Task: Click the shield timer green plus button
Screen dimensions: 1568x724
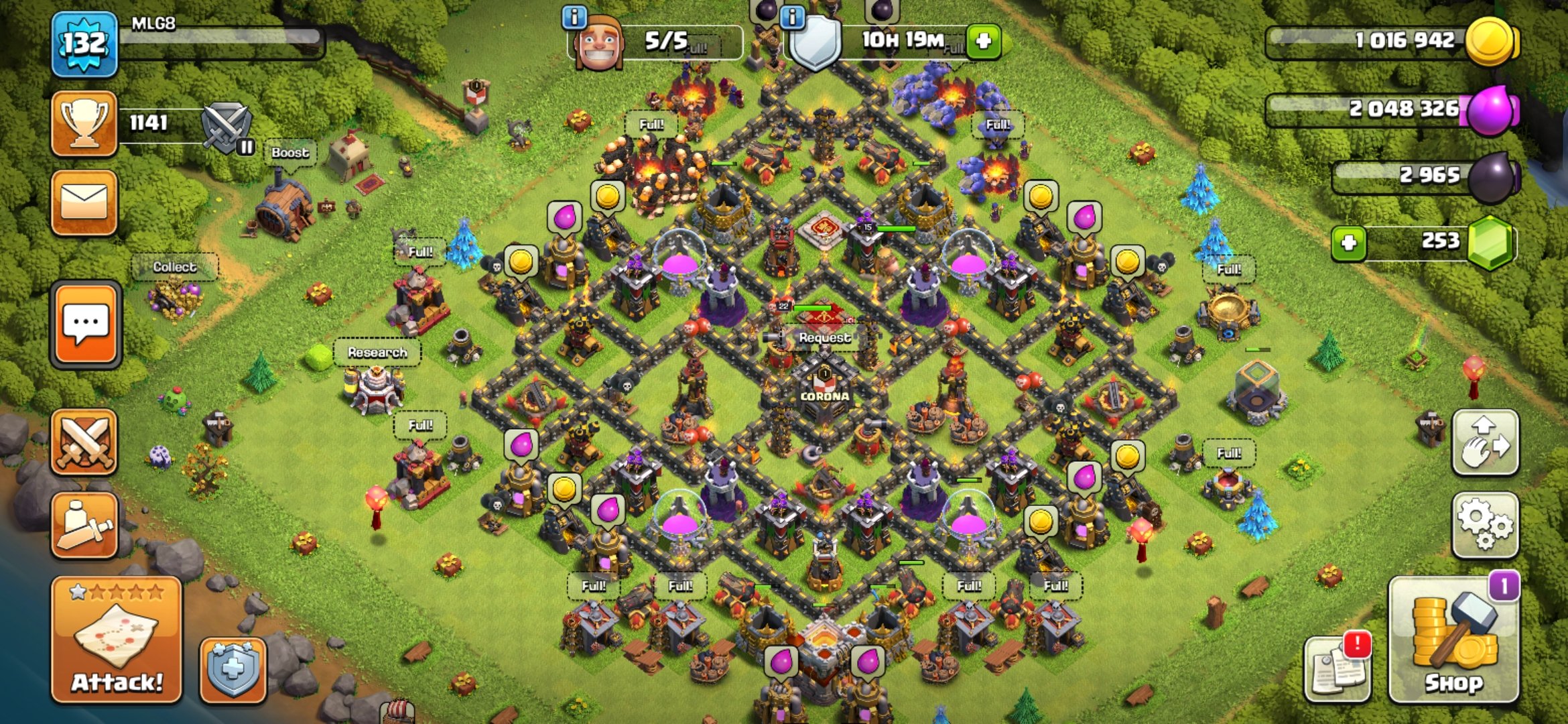Action: 983,41
